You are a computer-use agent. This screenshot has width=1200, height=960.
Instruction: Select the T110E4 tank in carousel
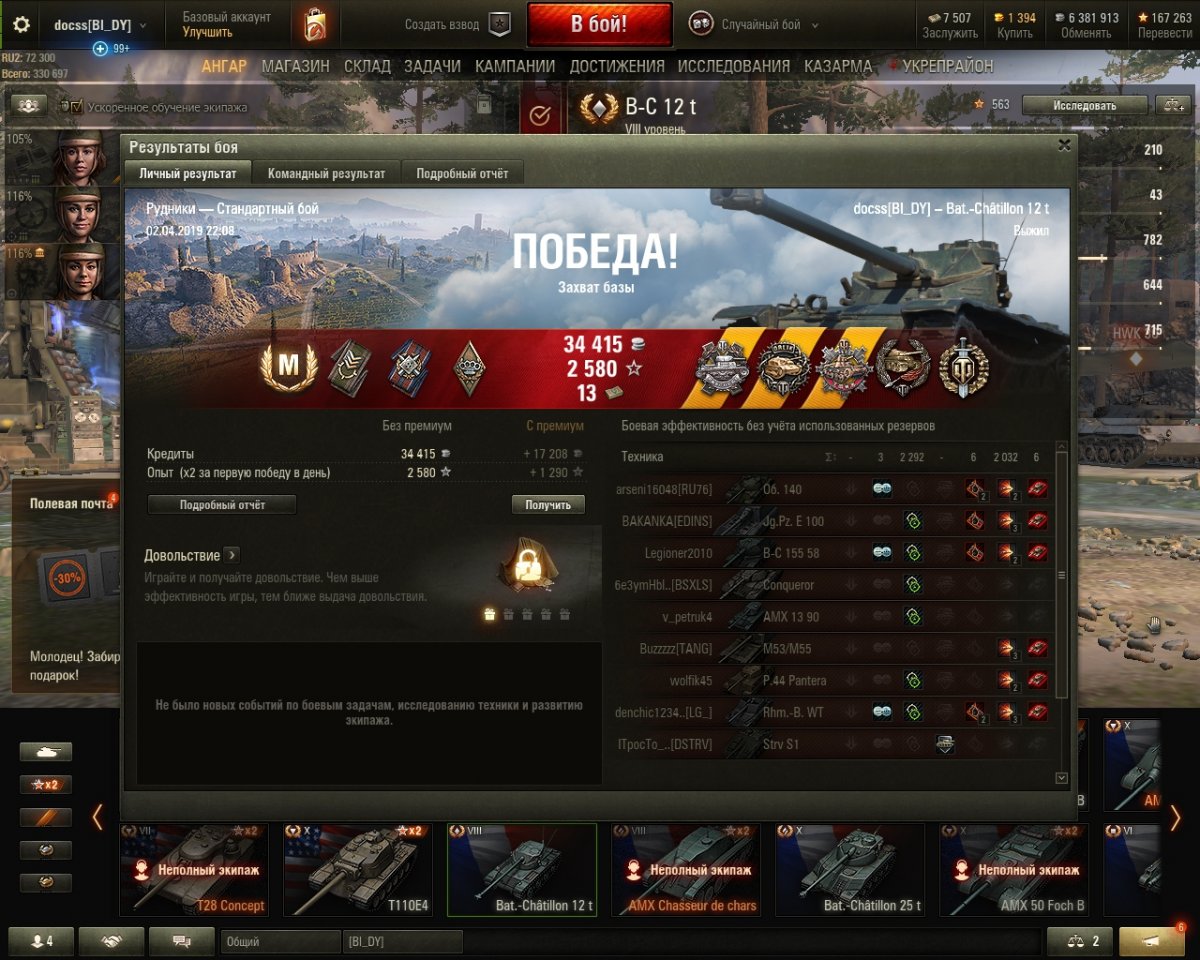(x=358, y=869)
